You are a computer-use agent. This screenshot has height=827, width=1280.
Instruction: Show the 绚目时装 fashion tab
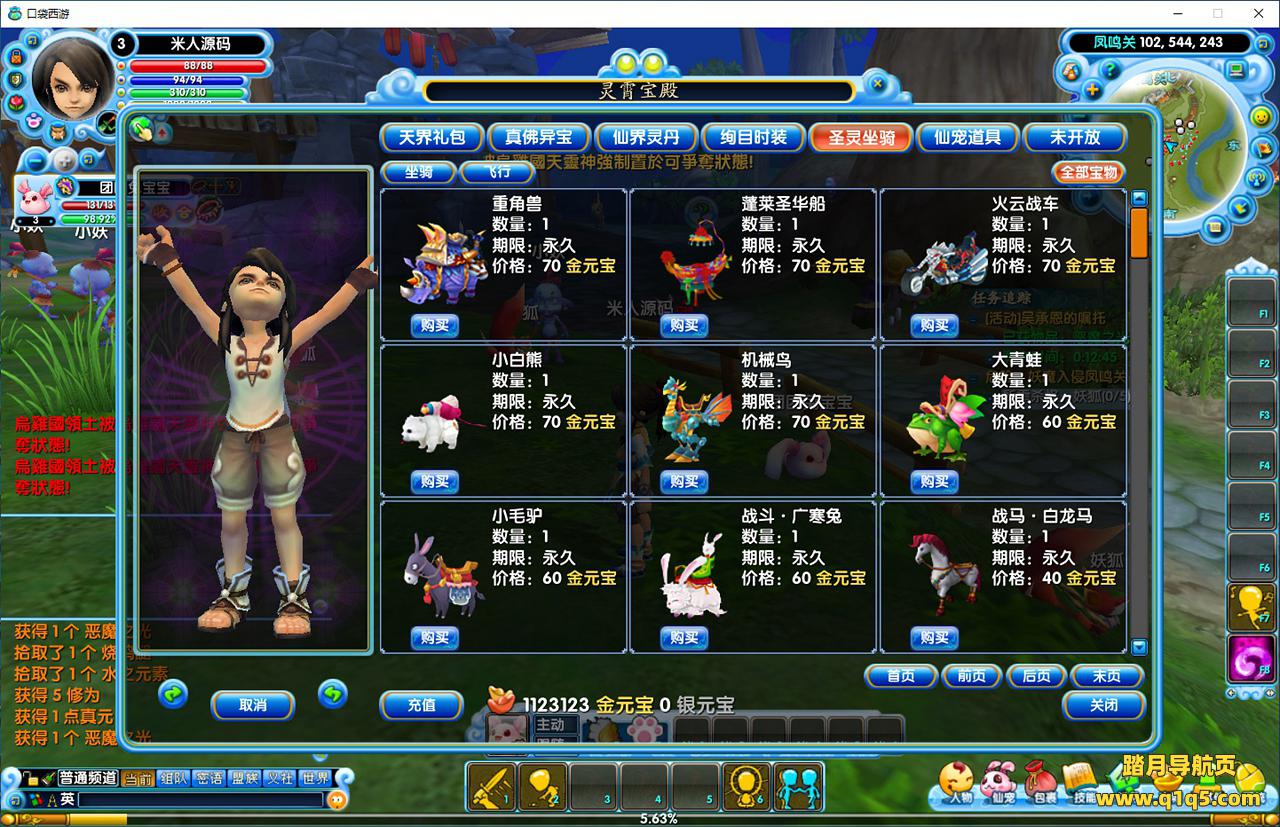752,137
